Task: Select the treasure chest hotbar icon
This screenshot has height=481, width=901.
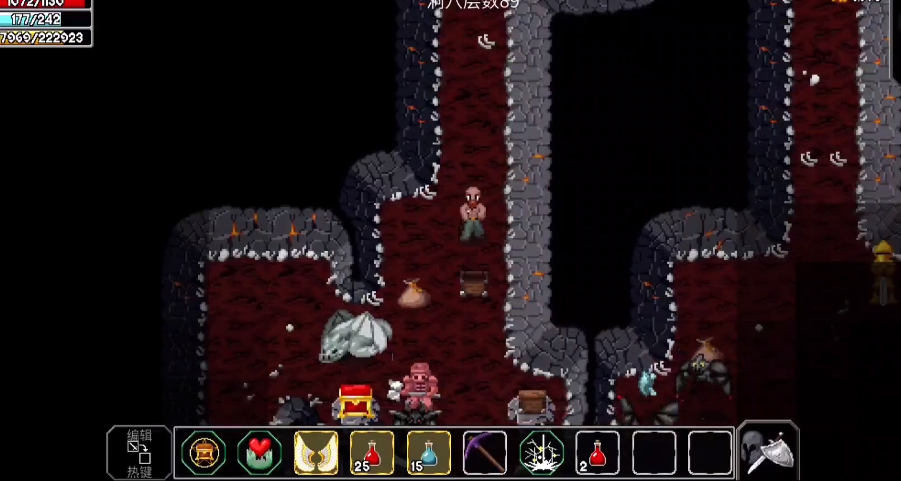Action: point(203,453)
